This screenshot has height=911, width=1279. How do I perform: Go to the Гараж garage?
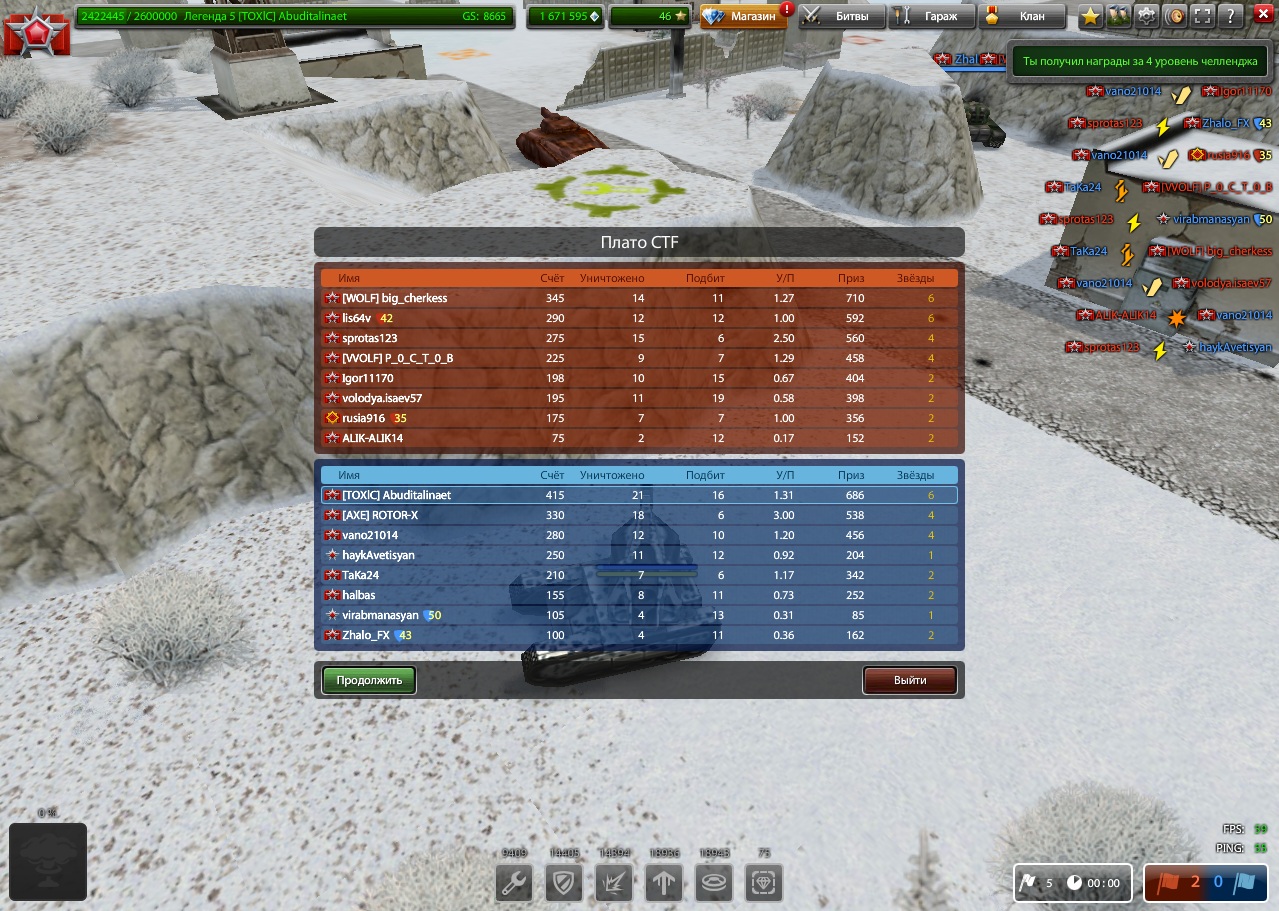click(x=930, y=16)
